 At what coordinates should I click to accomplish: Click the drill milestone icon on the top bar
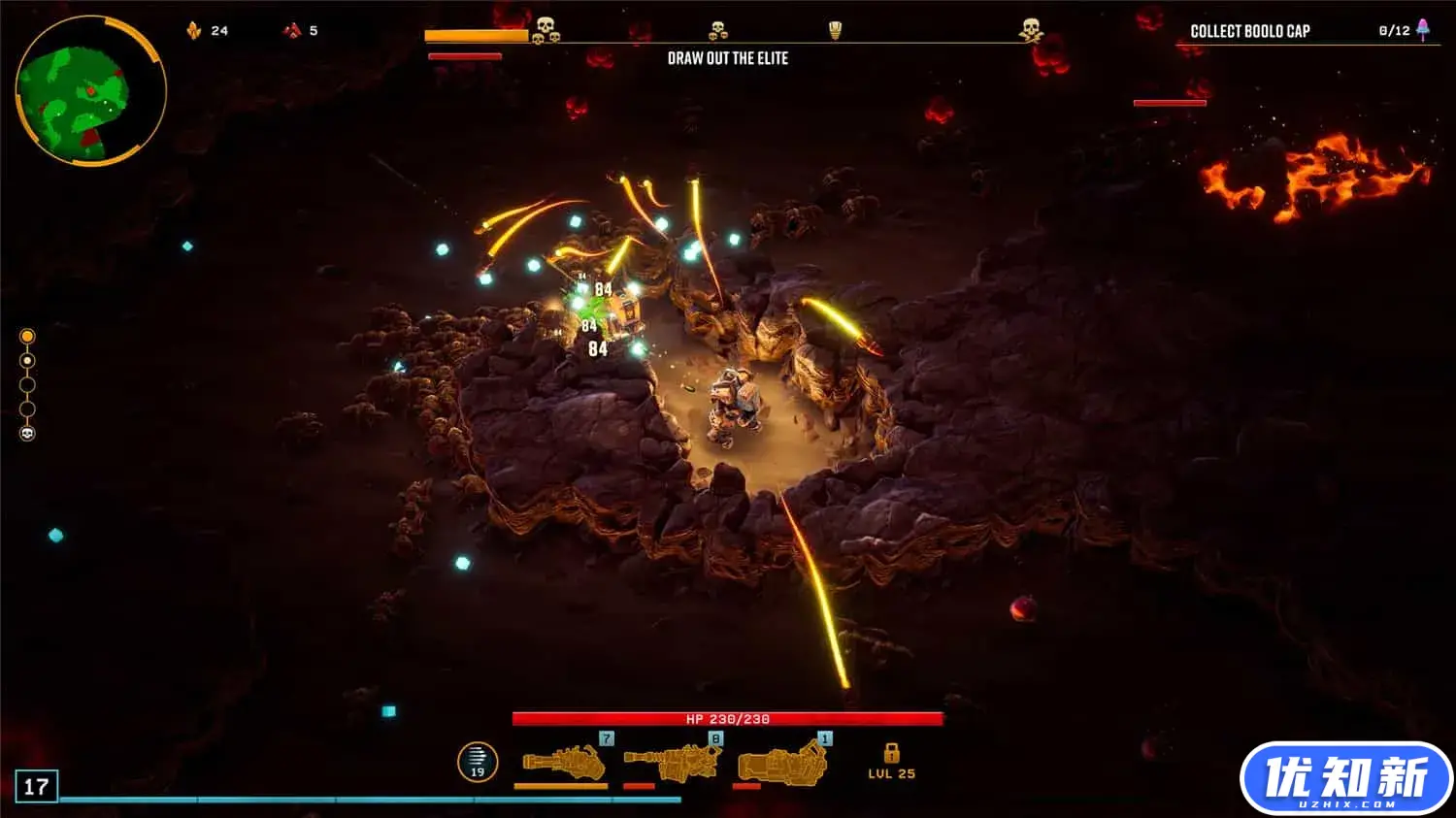(x=835, y=25)
